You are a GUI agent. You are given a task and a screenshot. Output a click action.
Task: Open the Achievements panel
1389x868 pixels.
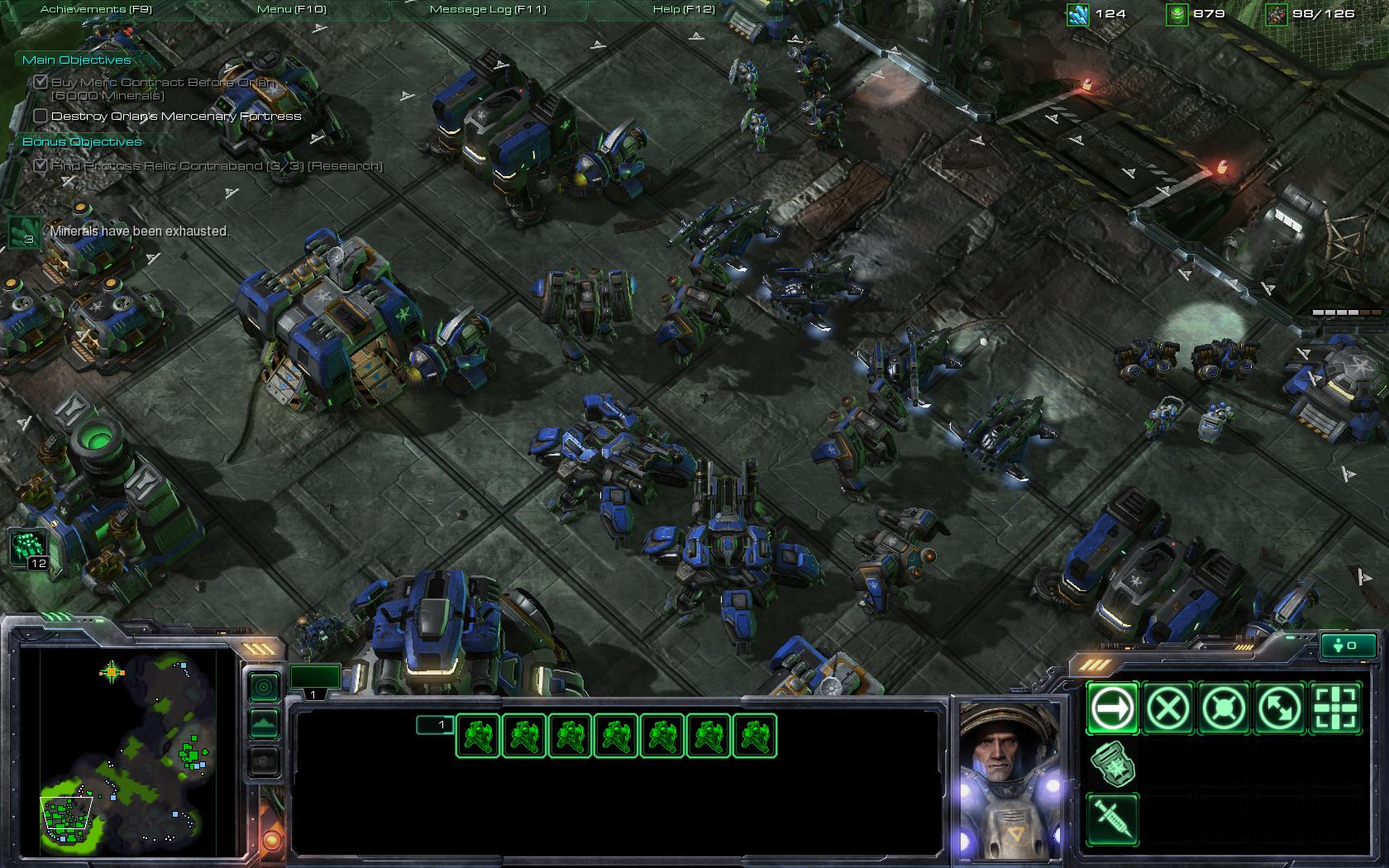(x=96, y=9)
